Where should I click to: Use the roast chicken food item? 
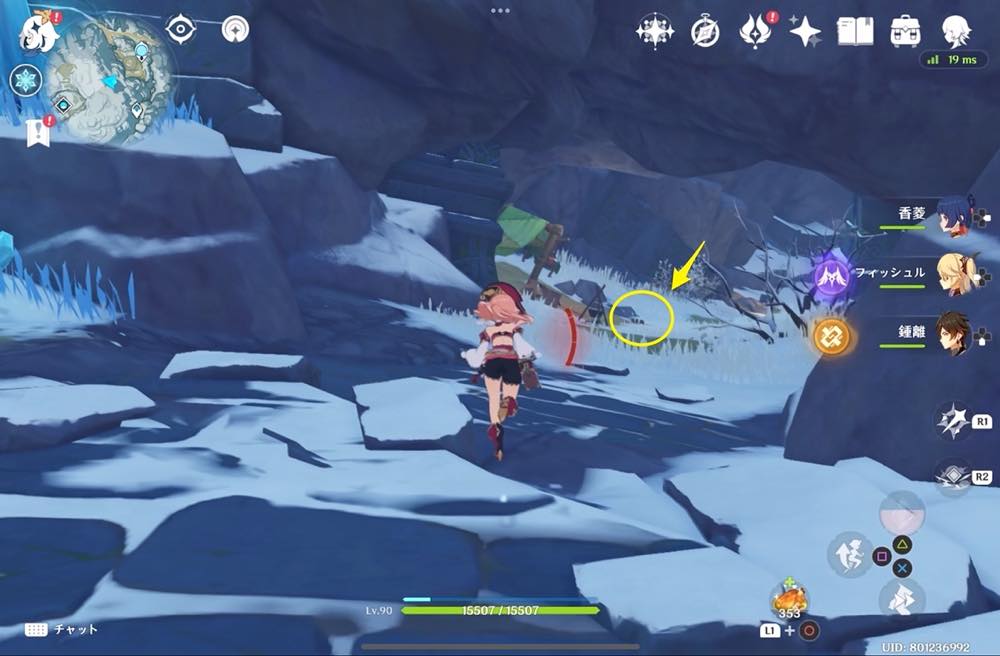coord(790,599)
